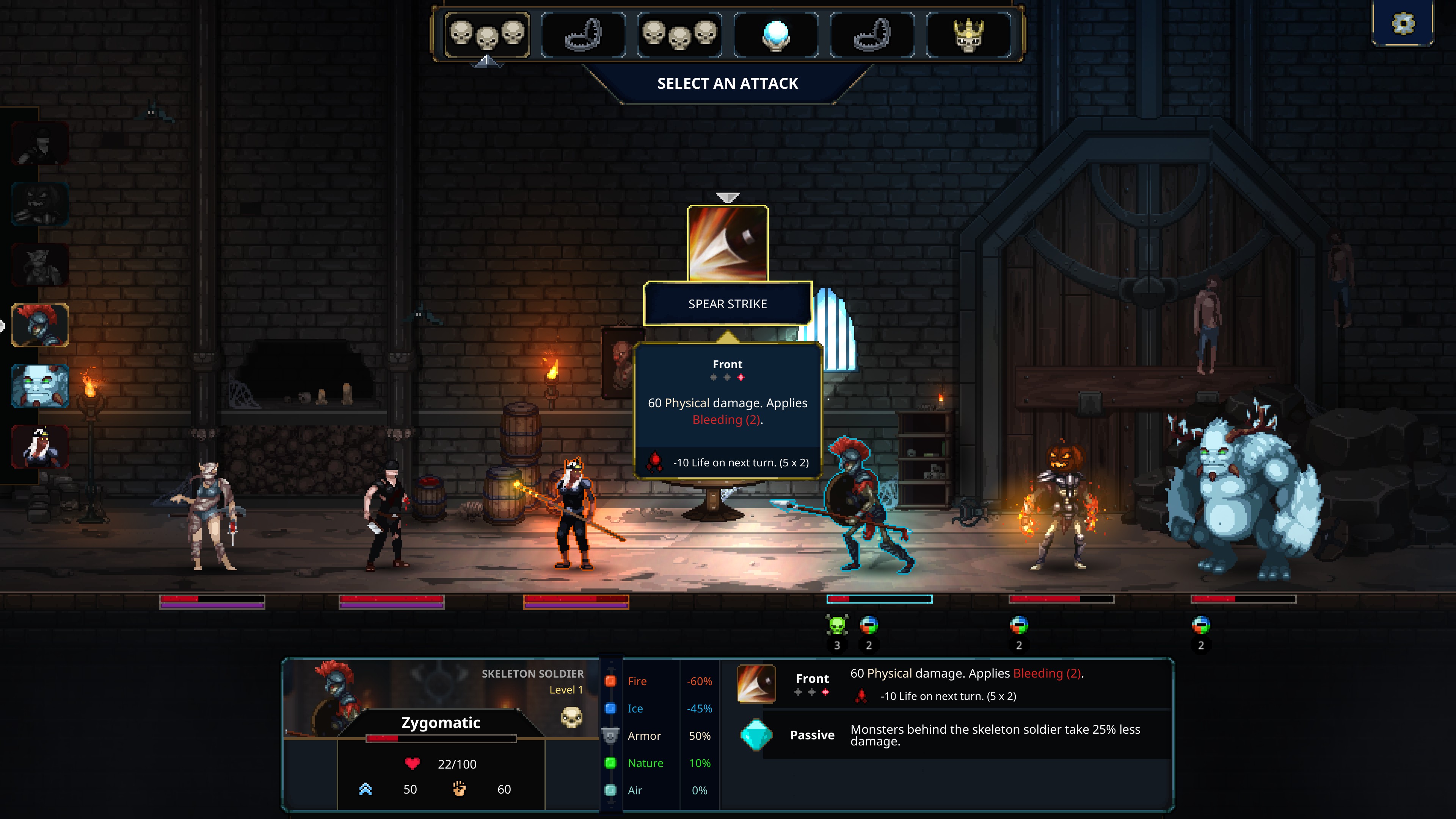Click the dimmed masked butcher turn-order portrait
Viewport: 1456px width, 819px height.
click(x=40, y=144)
